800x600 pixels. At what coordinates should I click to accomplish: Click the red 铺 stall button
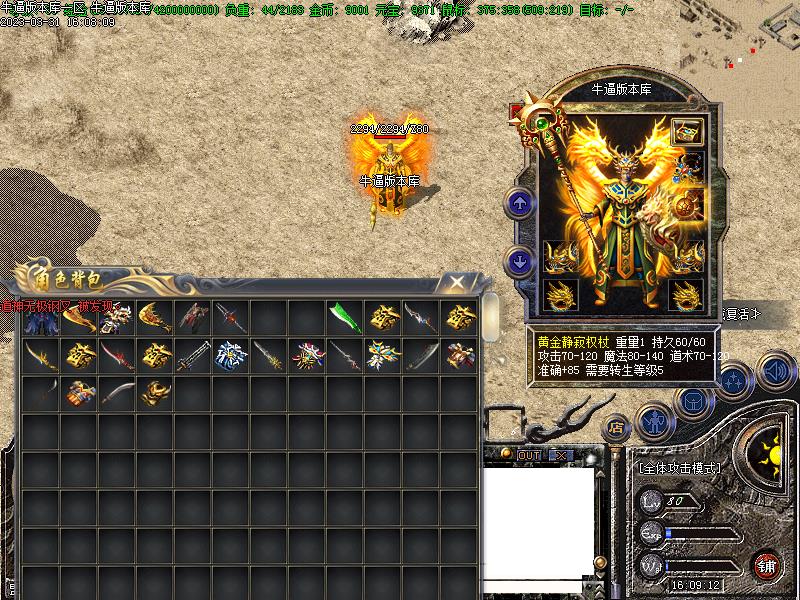766,565
